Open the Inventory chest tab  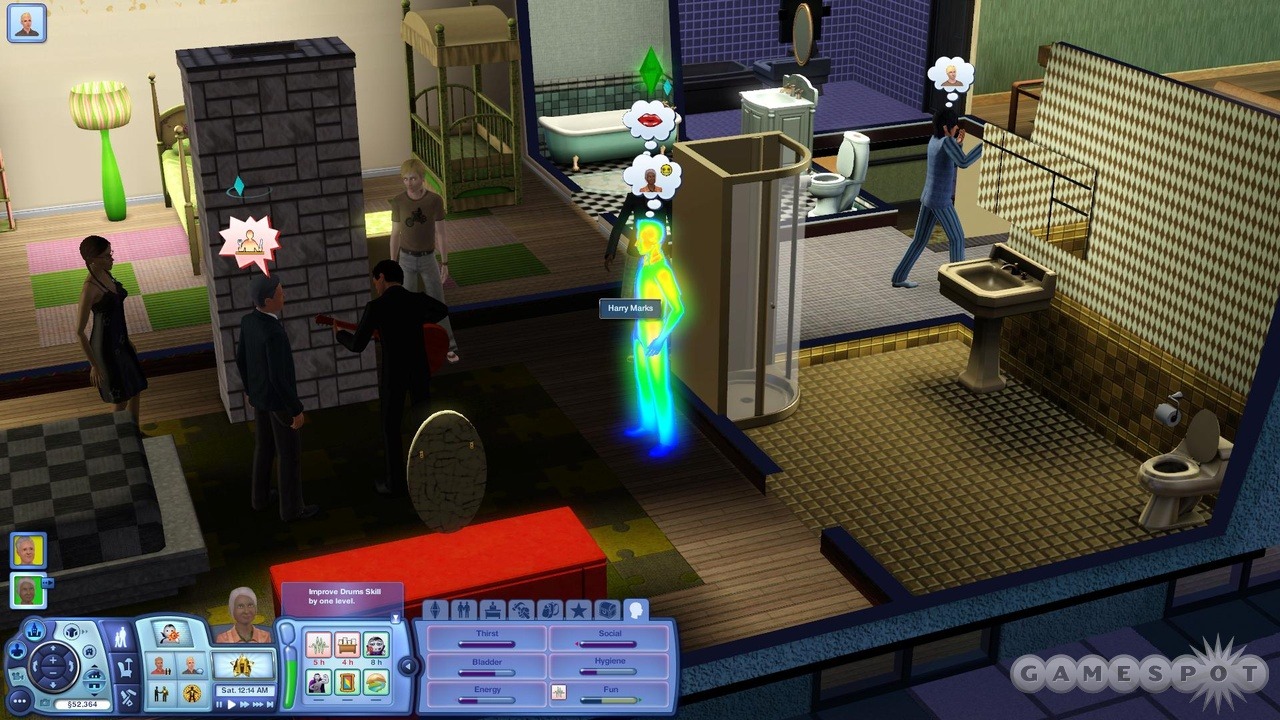[x=609, y=609]
